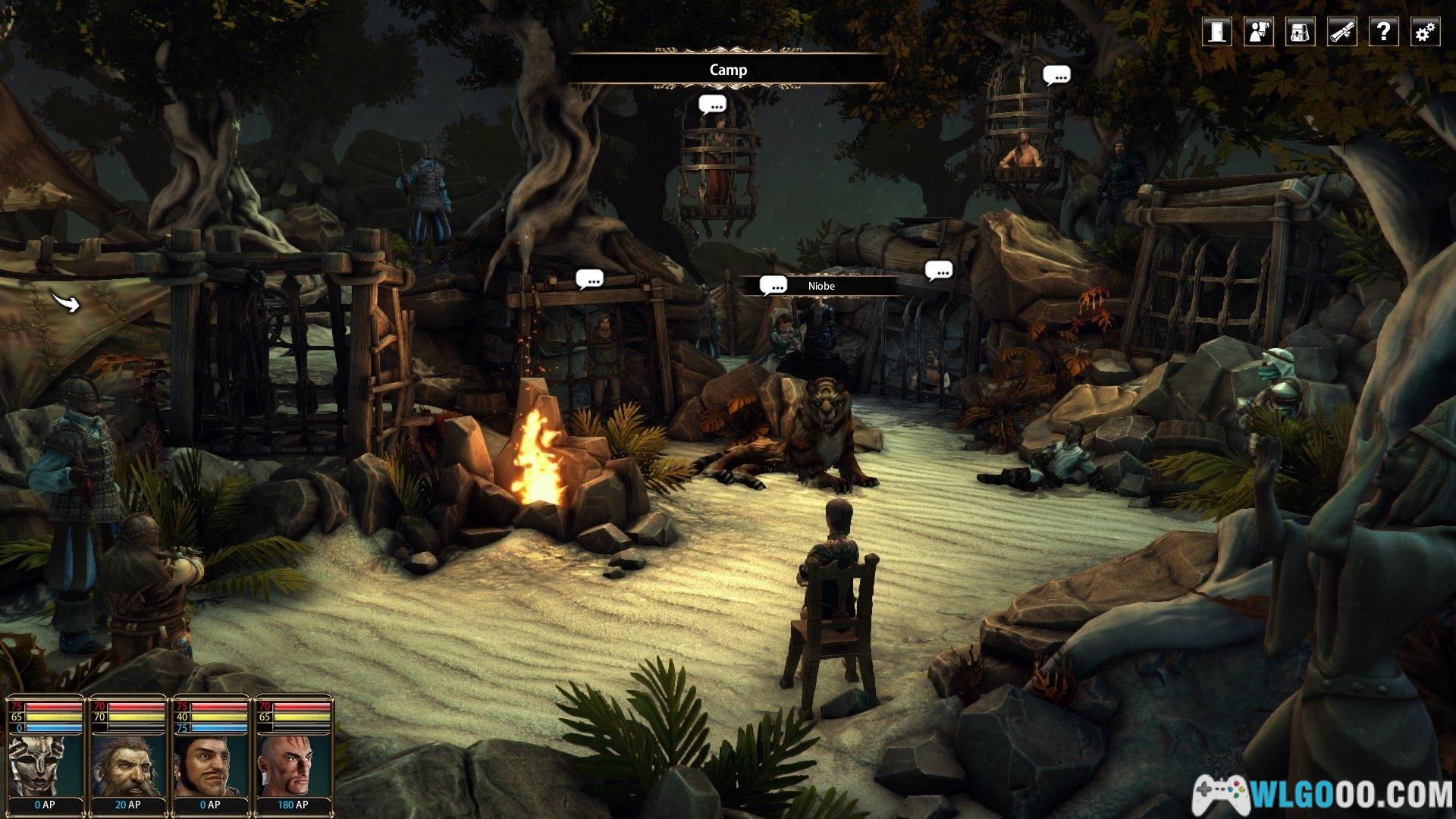
Task: Open game settings with the gears icon
Action: point(1425,32)
